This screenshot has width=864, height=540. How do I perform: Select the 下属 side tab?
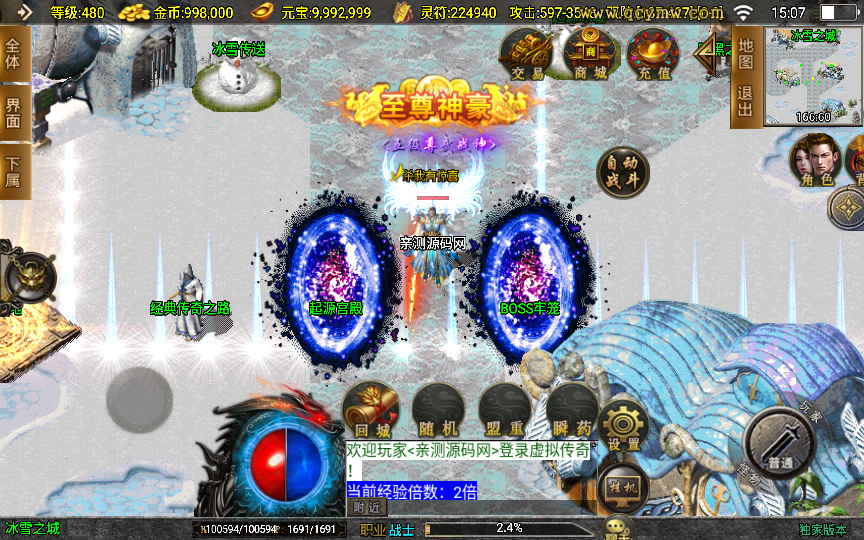[x=14, y=171]
